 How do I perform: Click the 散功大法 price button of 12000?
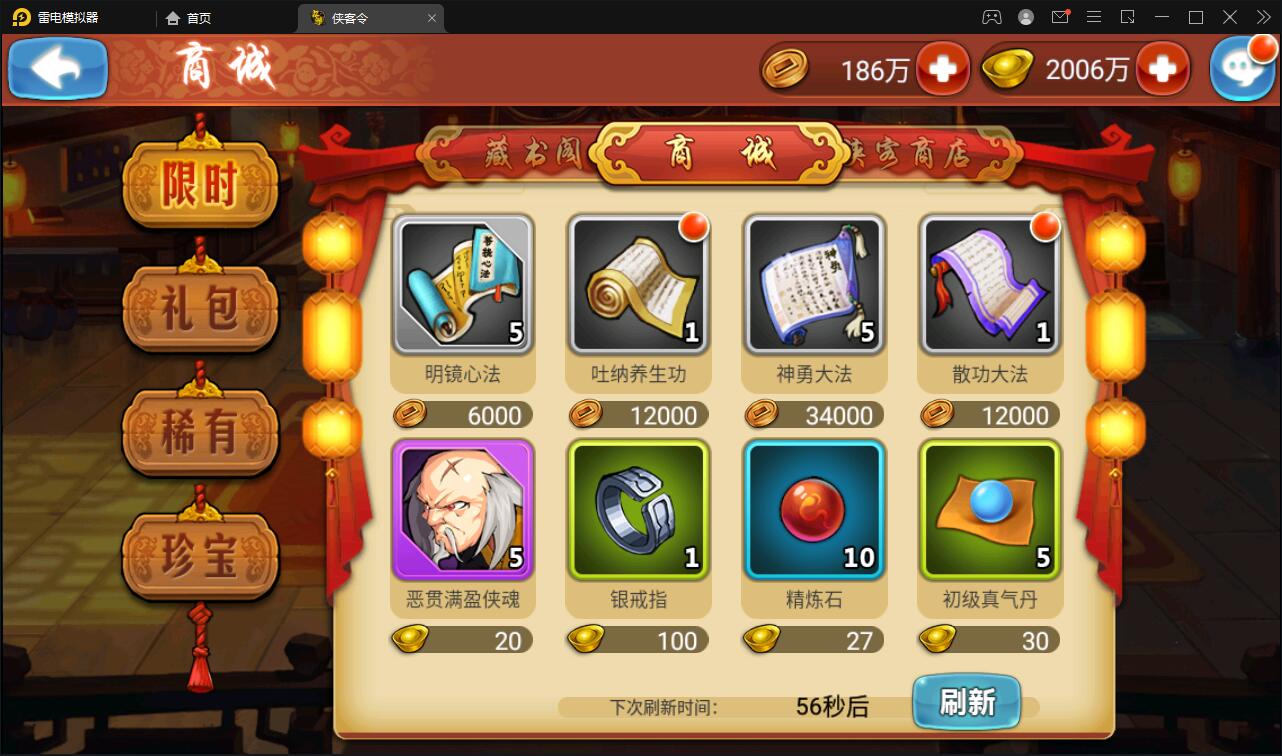coord(988,414)
